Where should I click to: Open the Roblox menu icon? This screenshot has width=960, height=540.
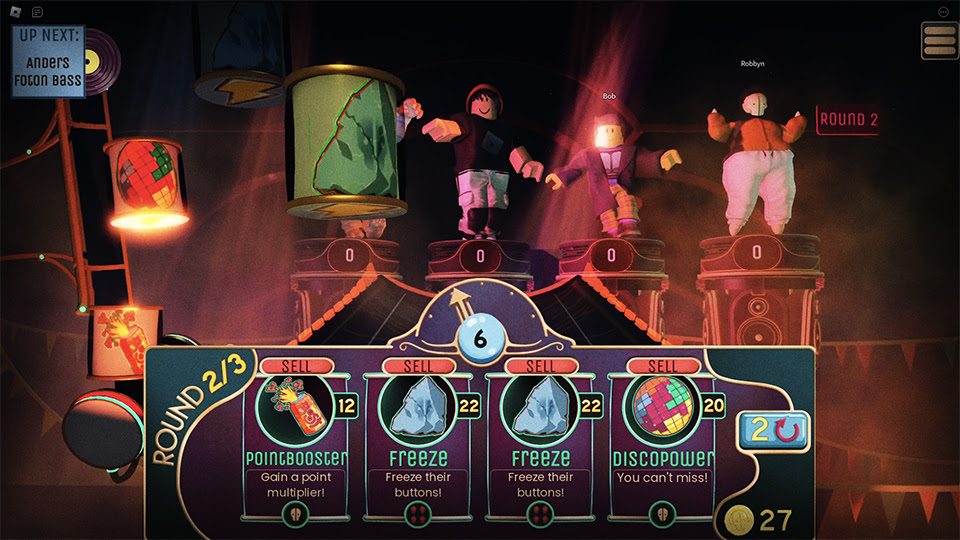[x=15, y=12]
